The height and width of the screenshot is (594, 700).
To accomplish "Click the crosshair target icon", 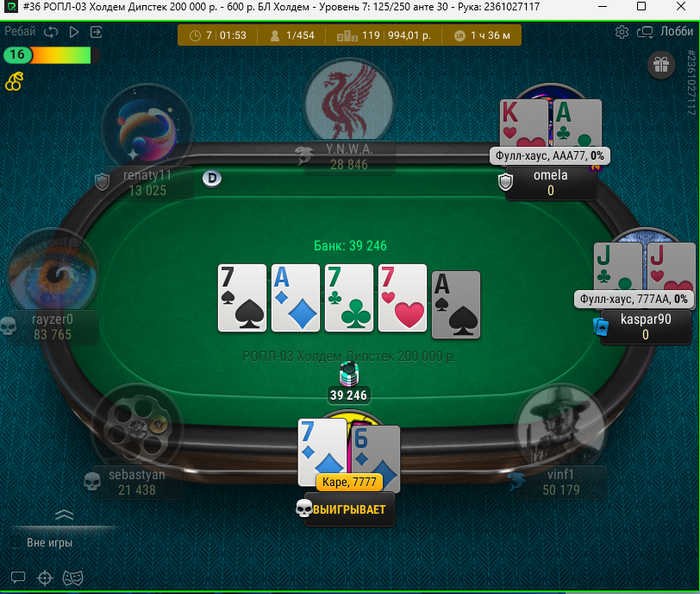I will [x=44, y=577].
